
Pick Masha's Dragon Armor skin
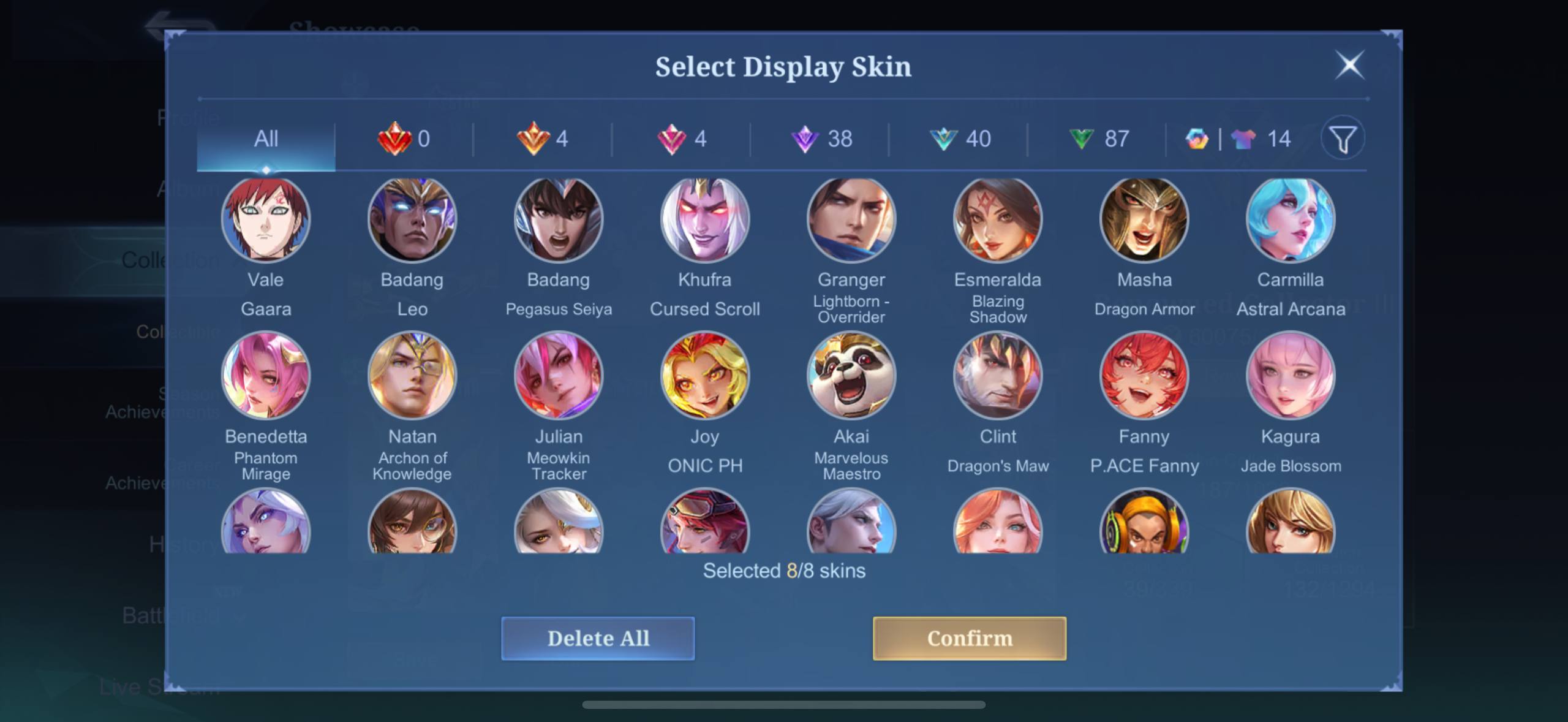pyautogui.click(x=1144, y=219)
